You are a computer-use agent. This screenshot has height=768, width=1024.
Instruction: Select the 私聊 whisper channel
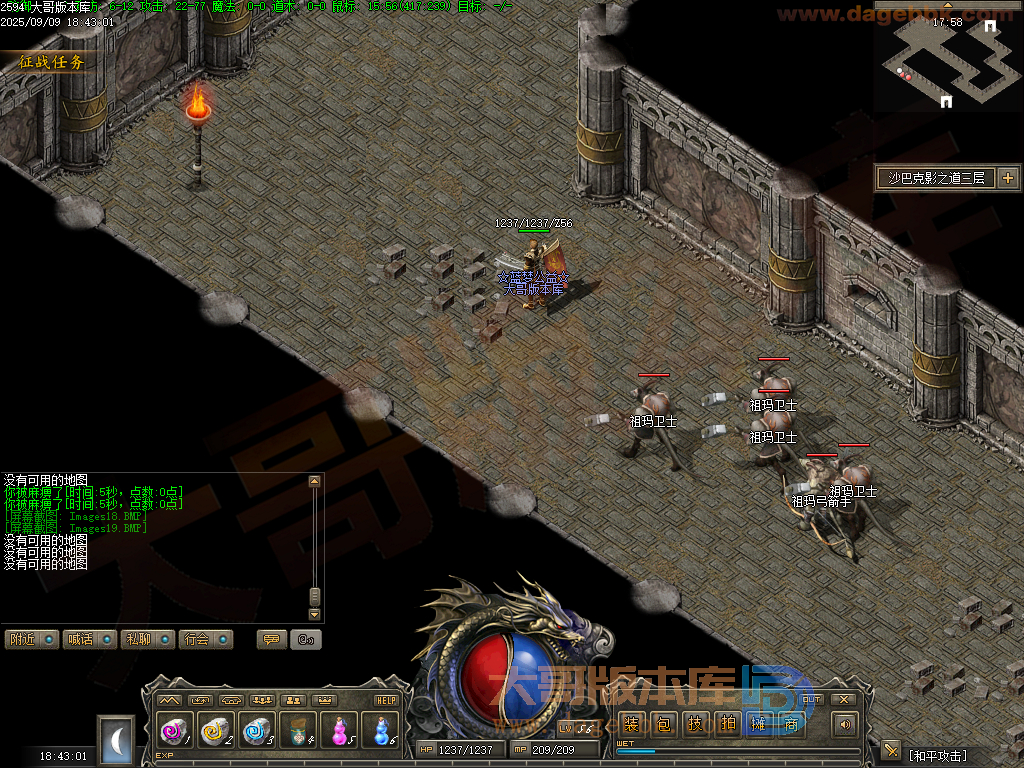tap(147, 639)
